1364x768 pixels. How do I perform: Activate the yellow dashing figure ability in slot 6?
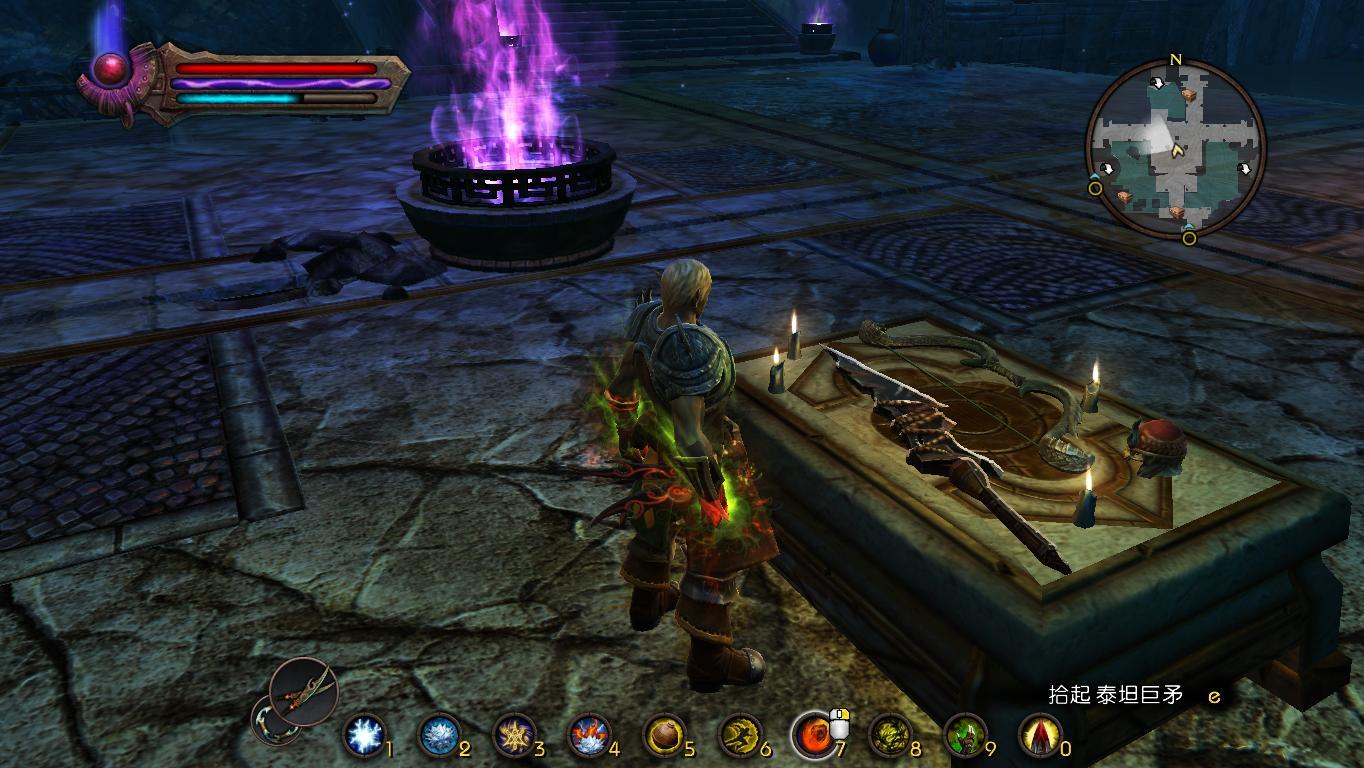(739, 736)
